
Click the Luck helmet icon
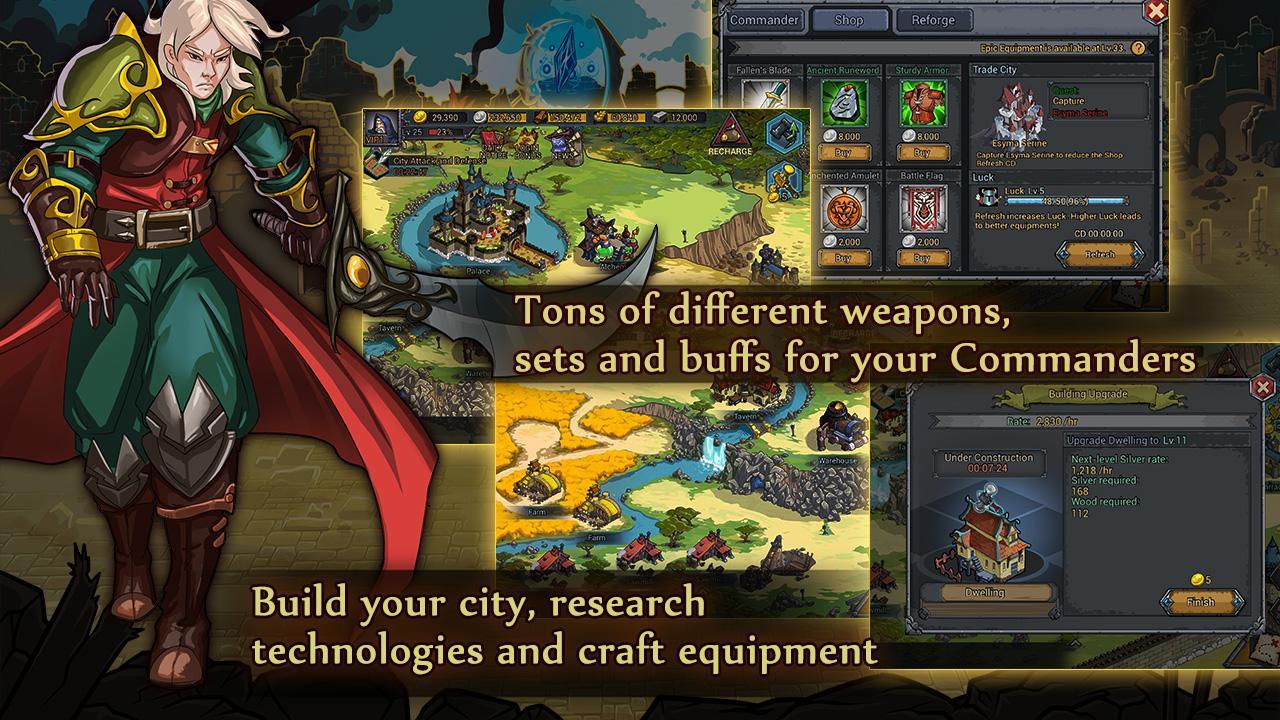988,196
